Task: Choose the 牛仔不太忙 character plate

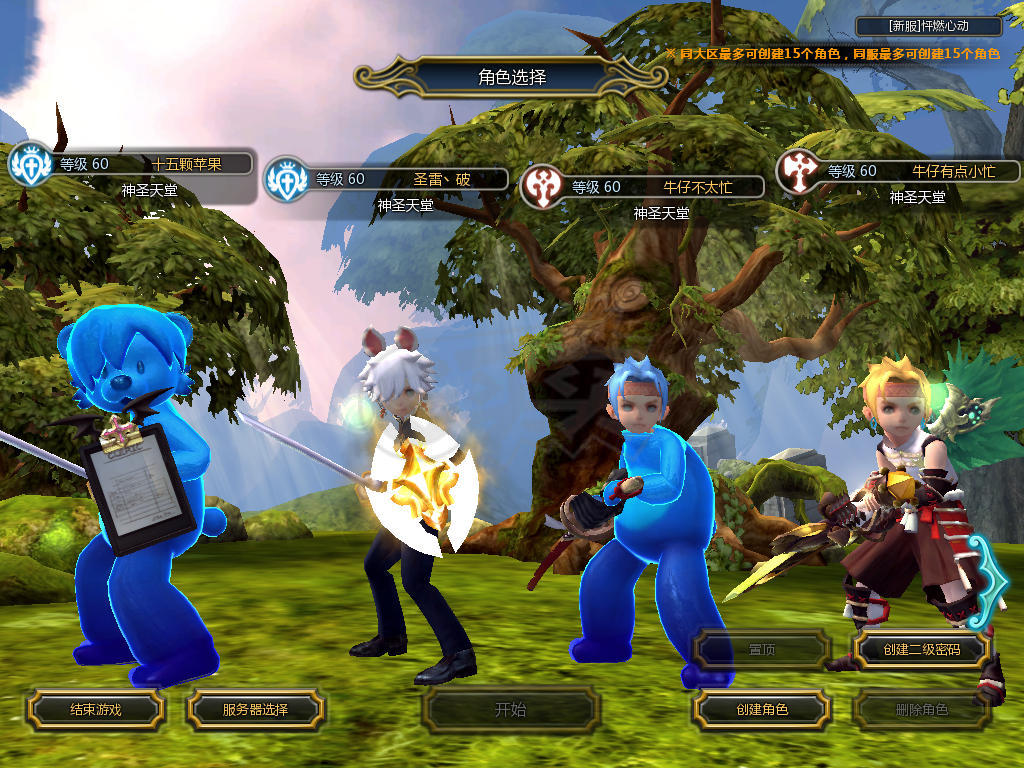Action: click(x=660, y=187)
